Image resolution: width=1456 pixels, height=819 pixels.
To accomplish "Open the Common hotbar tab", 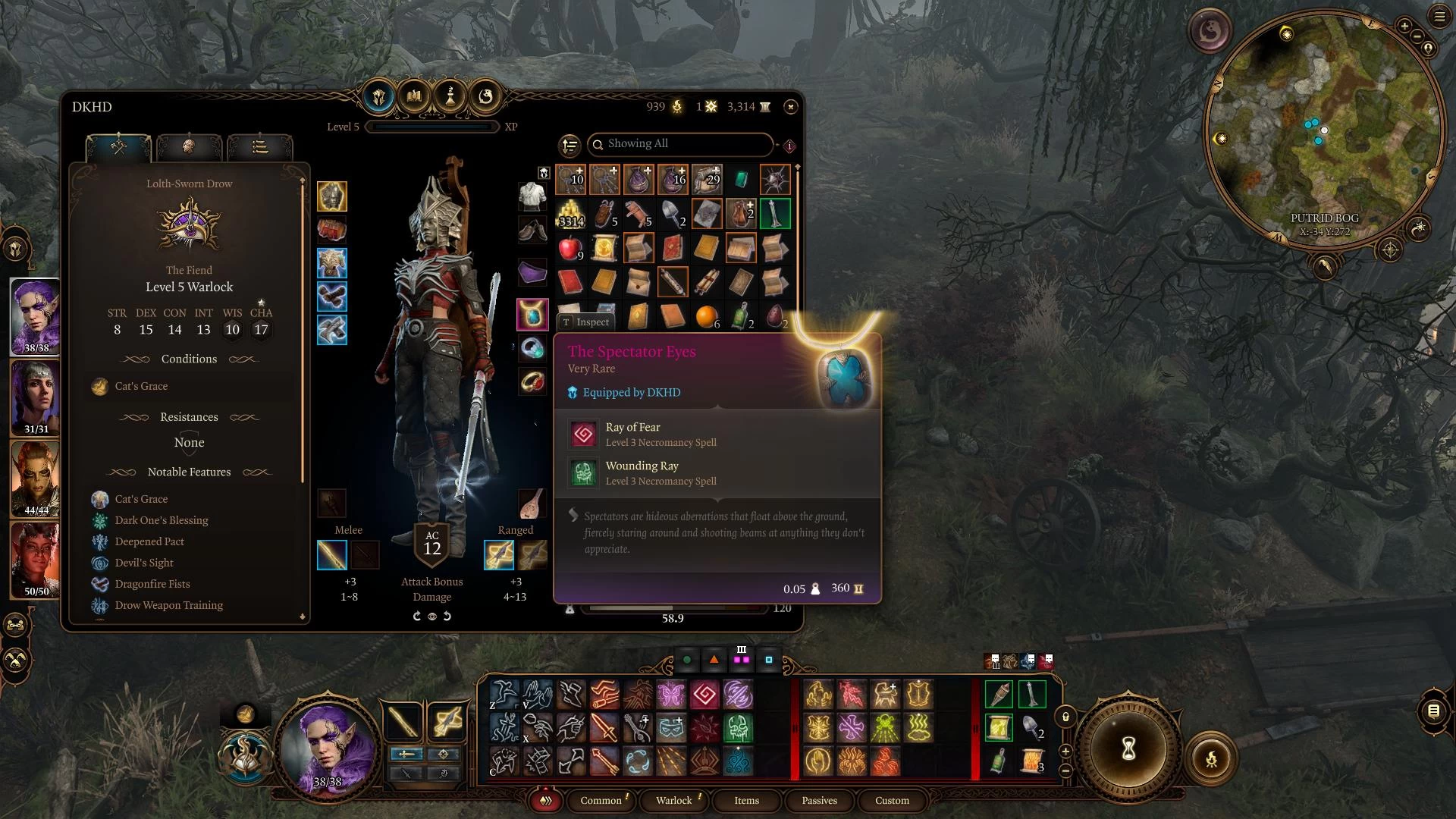I will [601, 800].
